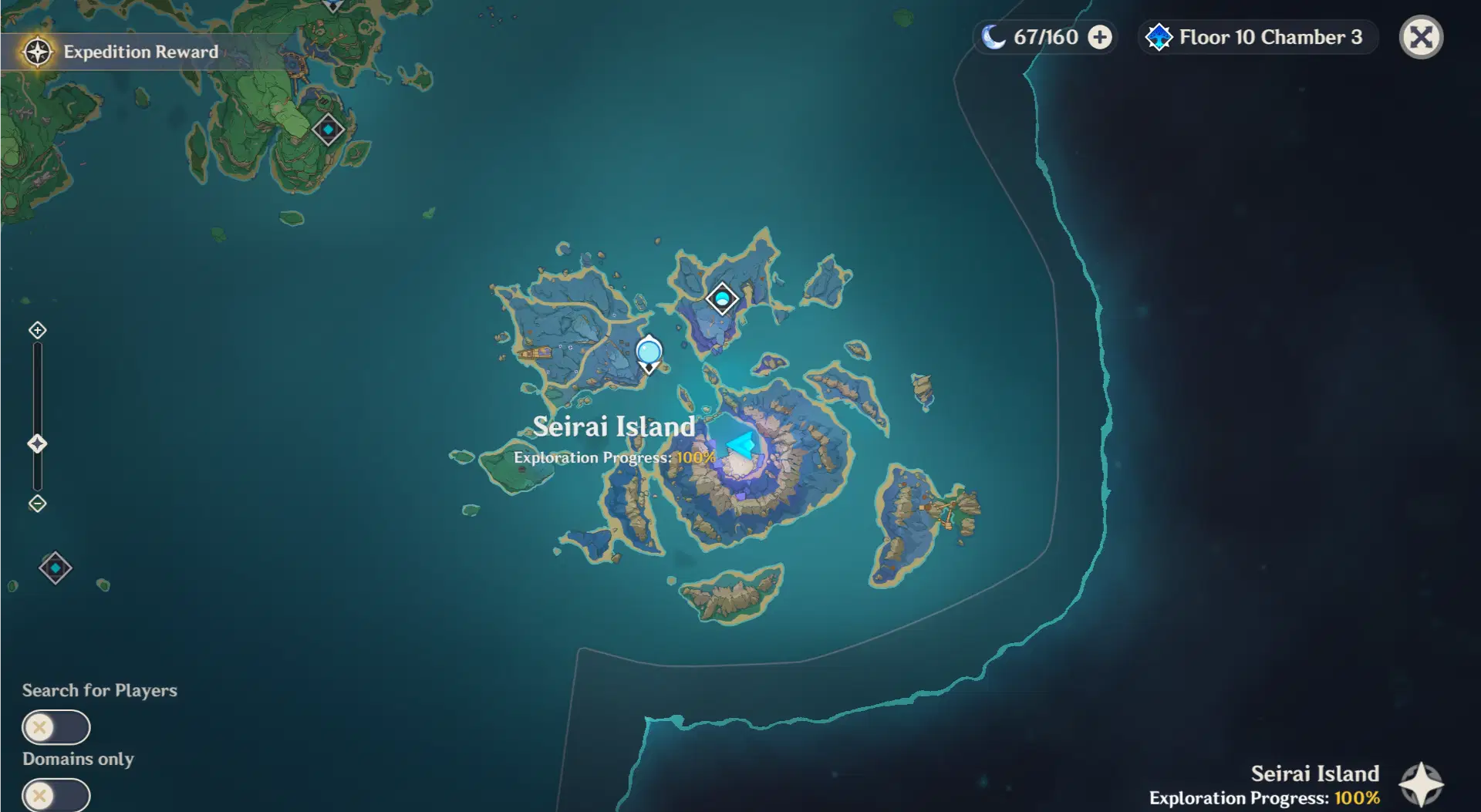The width and height of the screenshot is (1481, 812).
Task: Click the Original Resin moon icon
Action: (994, 36)
